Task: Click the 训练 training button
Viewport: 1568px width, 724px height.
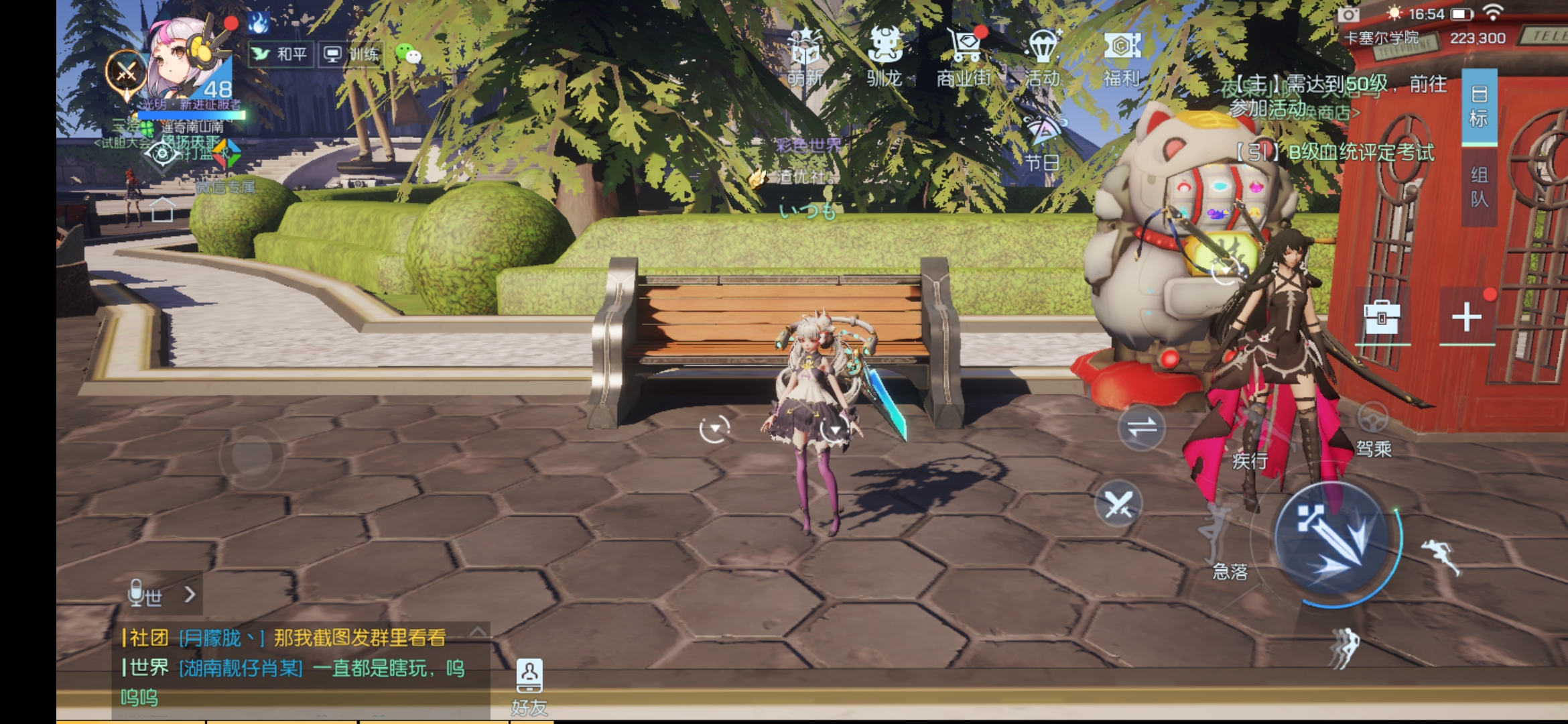Action: 351,54
